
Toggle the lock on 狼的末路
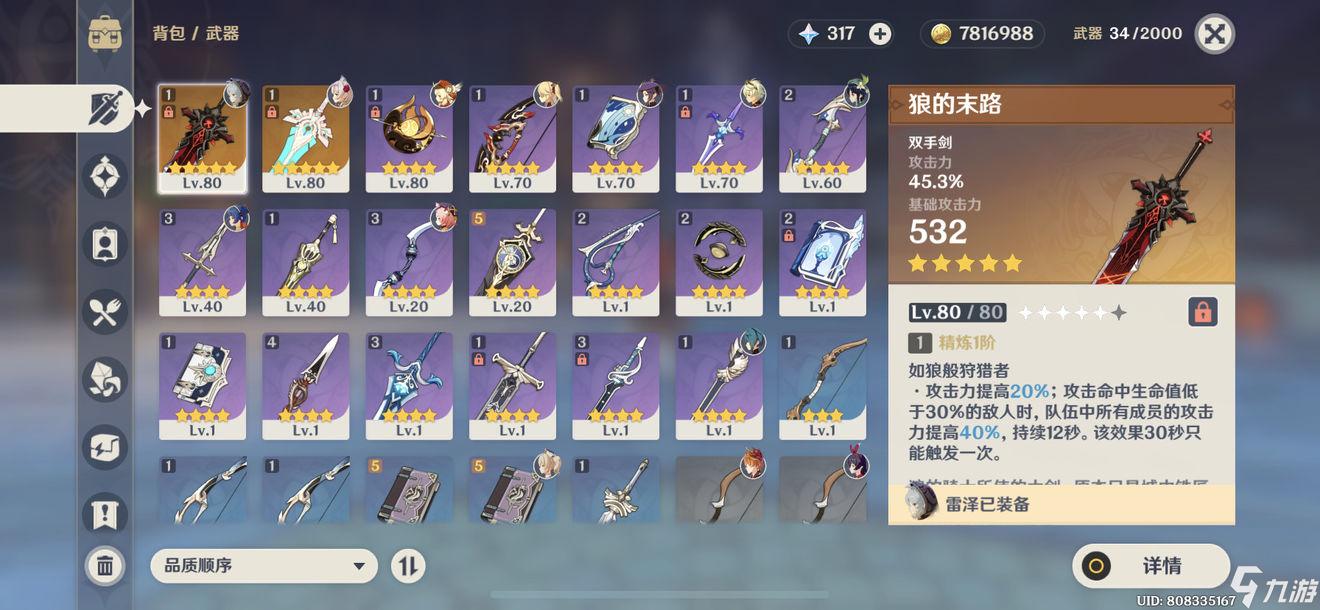(x=1202, y=312)
